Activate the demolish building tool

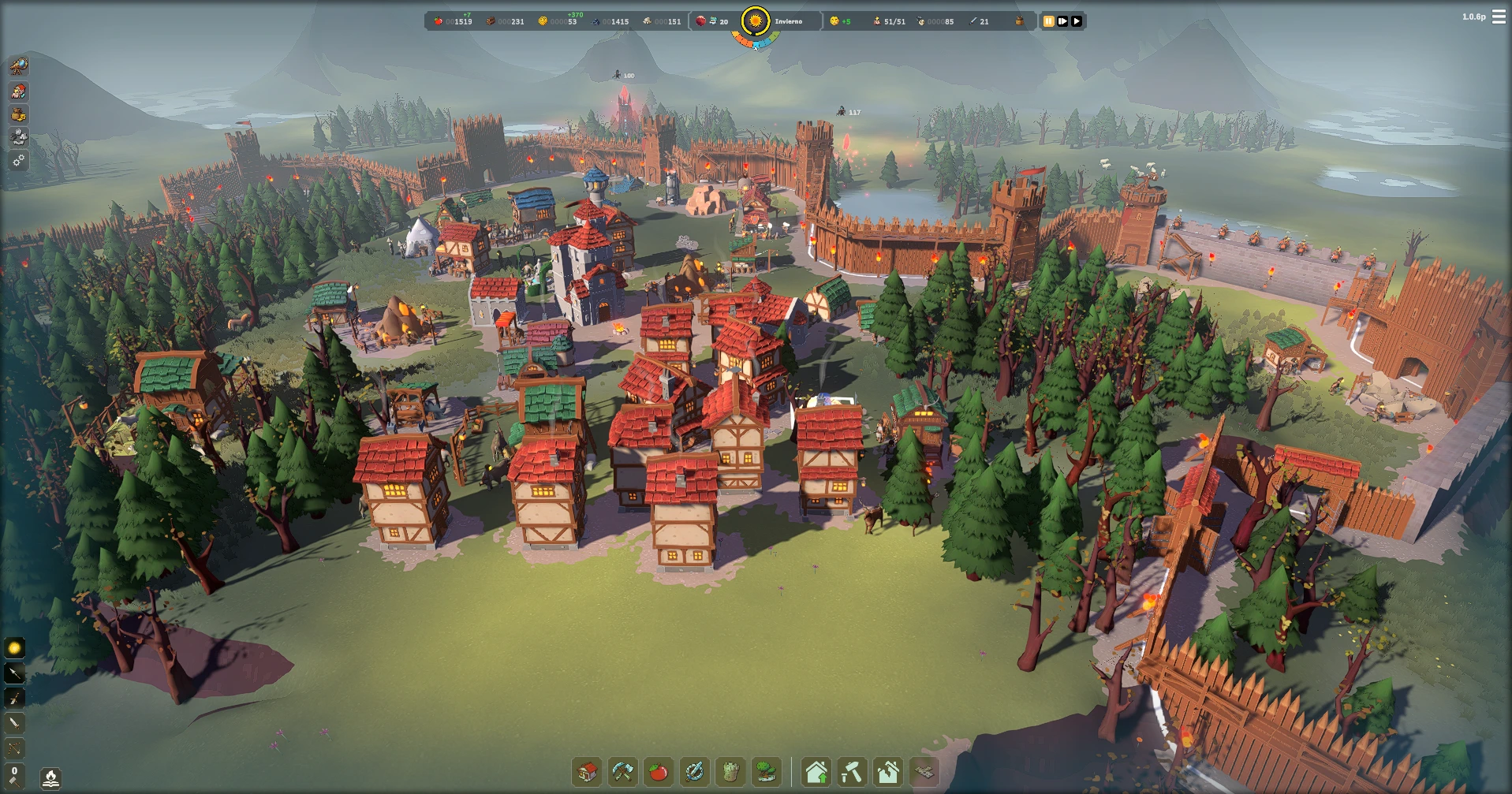(888, 771)
